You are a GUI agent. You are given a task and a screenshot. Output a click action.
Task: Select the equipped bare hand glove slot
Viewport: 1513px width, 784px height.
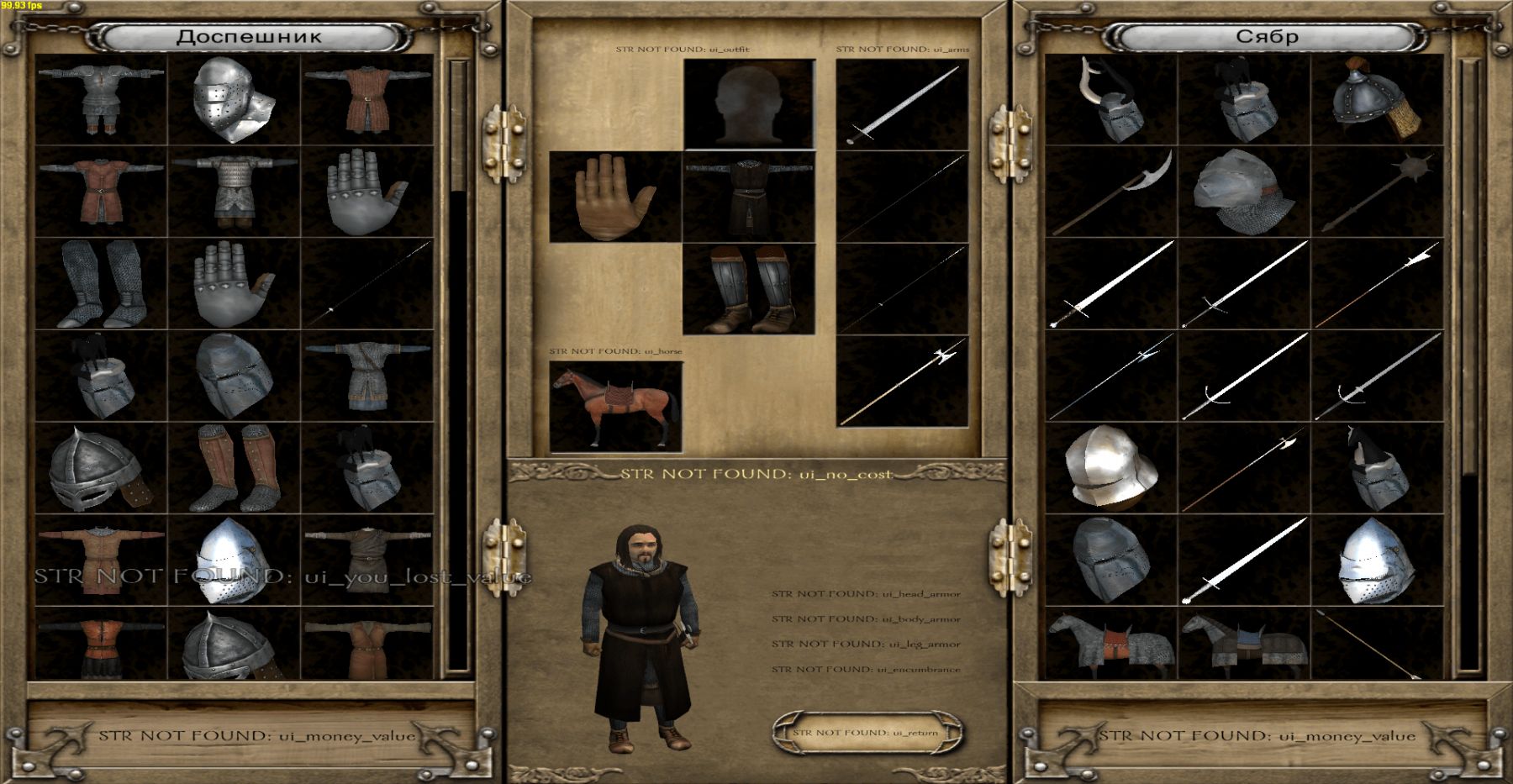(615, 197)
